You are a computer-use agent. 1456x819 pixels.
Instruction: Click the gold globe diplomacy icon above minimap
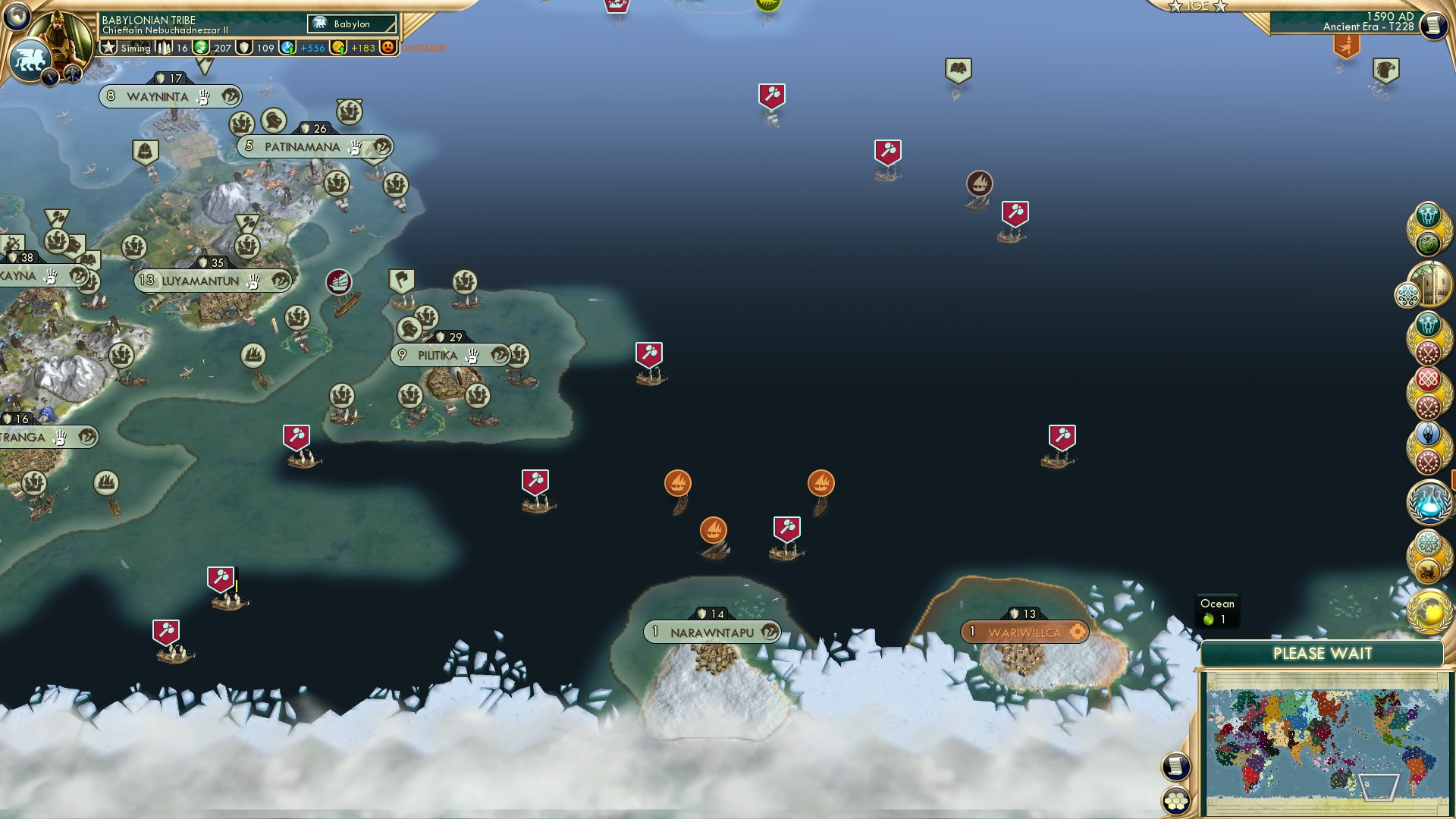point(1429,610)
